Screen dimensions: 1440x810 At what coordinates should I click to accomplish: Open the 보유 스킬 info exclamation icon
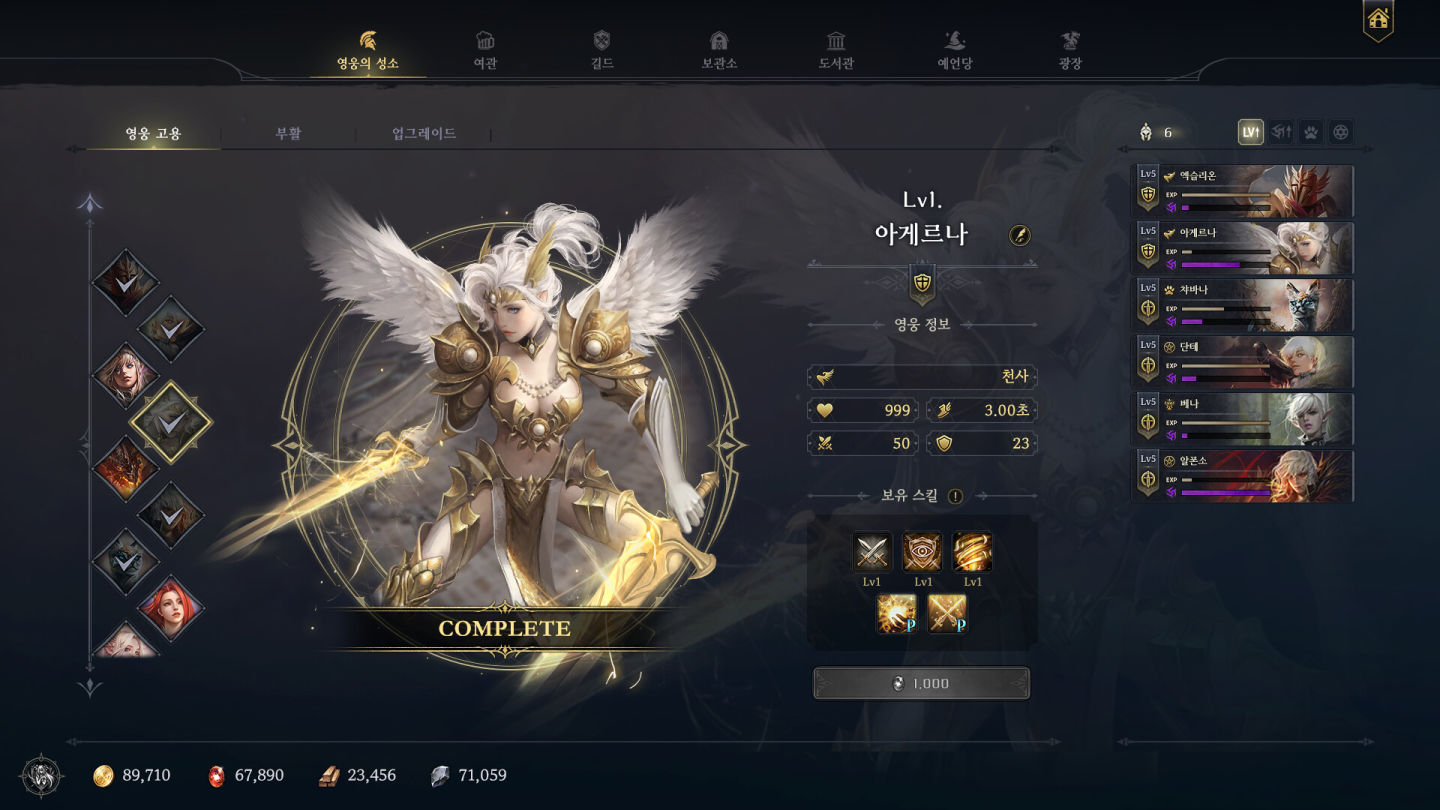955,496
